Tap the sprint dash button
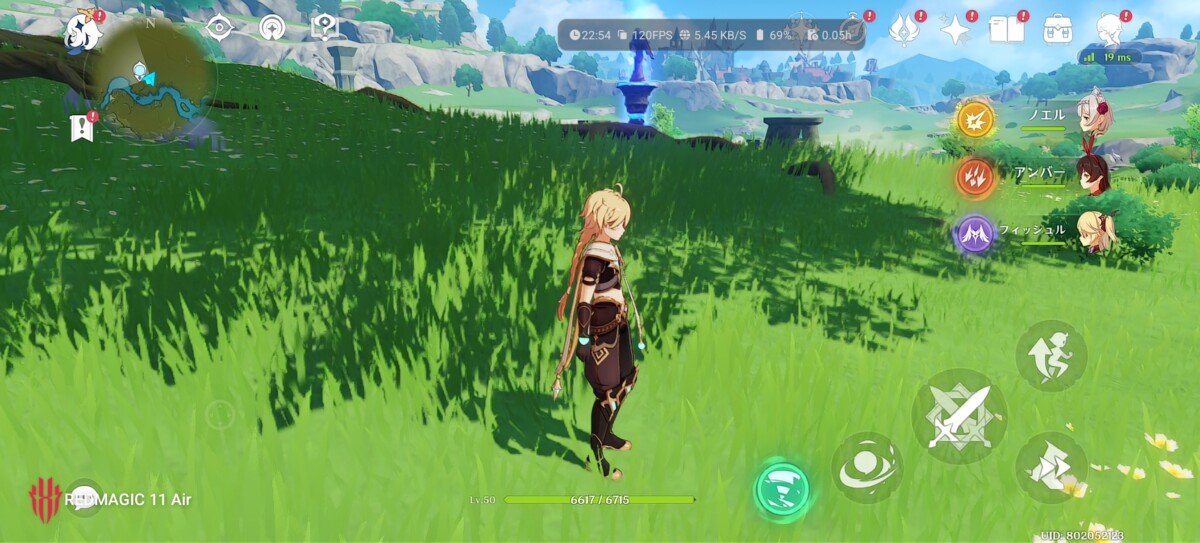This screenshot has height=543, width=1200. 1051,467
